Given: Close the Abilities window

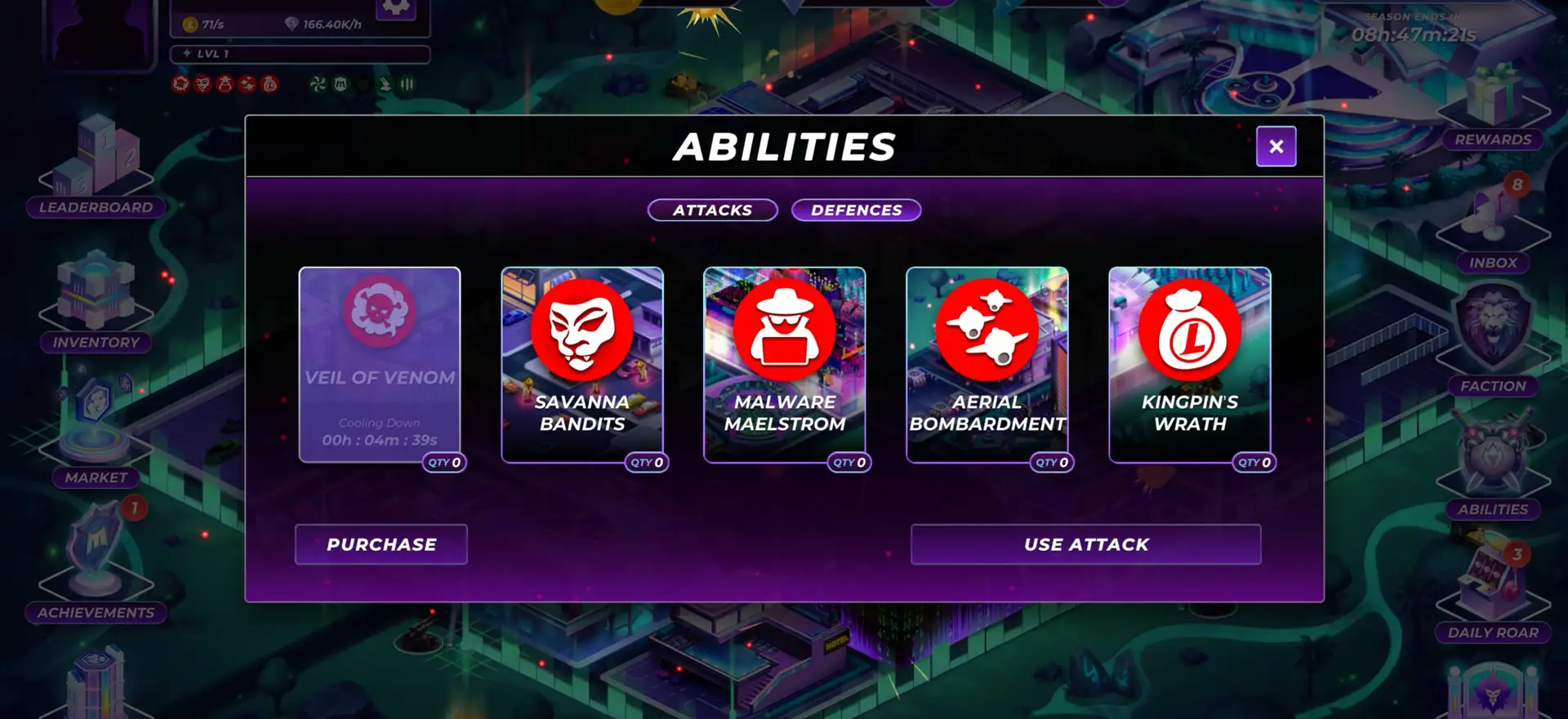Looking at the screenshot, I should pyautogui.click(x=1276, y=147).
